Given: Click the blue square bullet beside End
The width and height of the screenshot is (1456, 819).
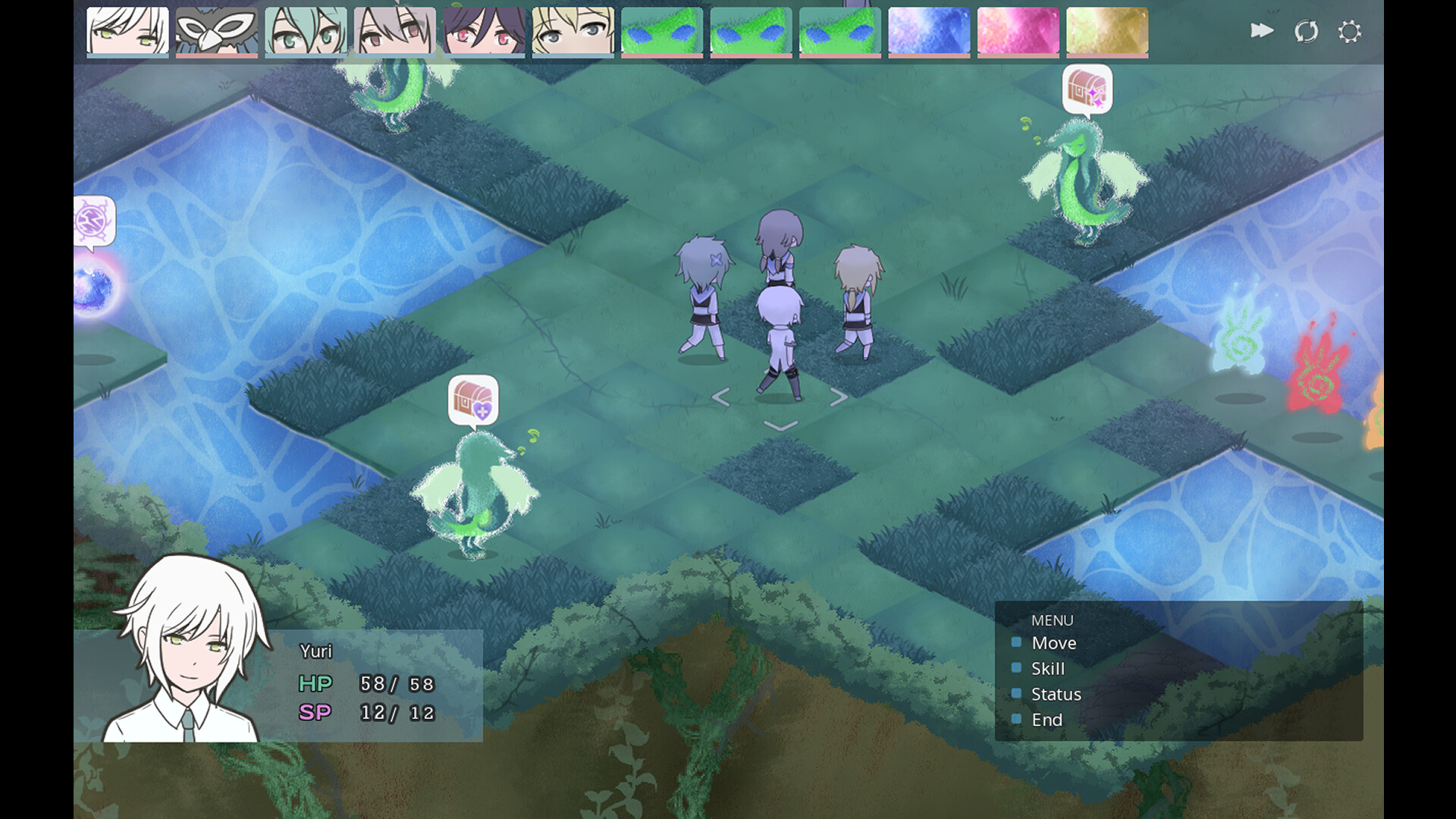Looking at the screenshot, I should [1016, 720].
